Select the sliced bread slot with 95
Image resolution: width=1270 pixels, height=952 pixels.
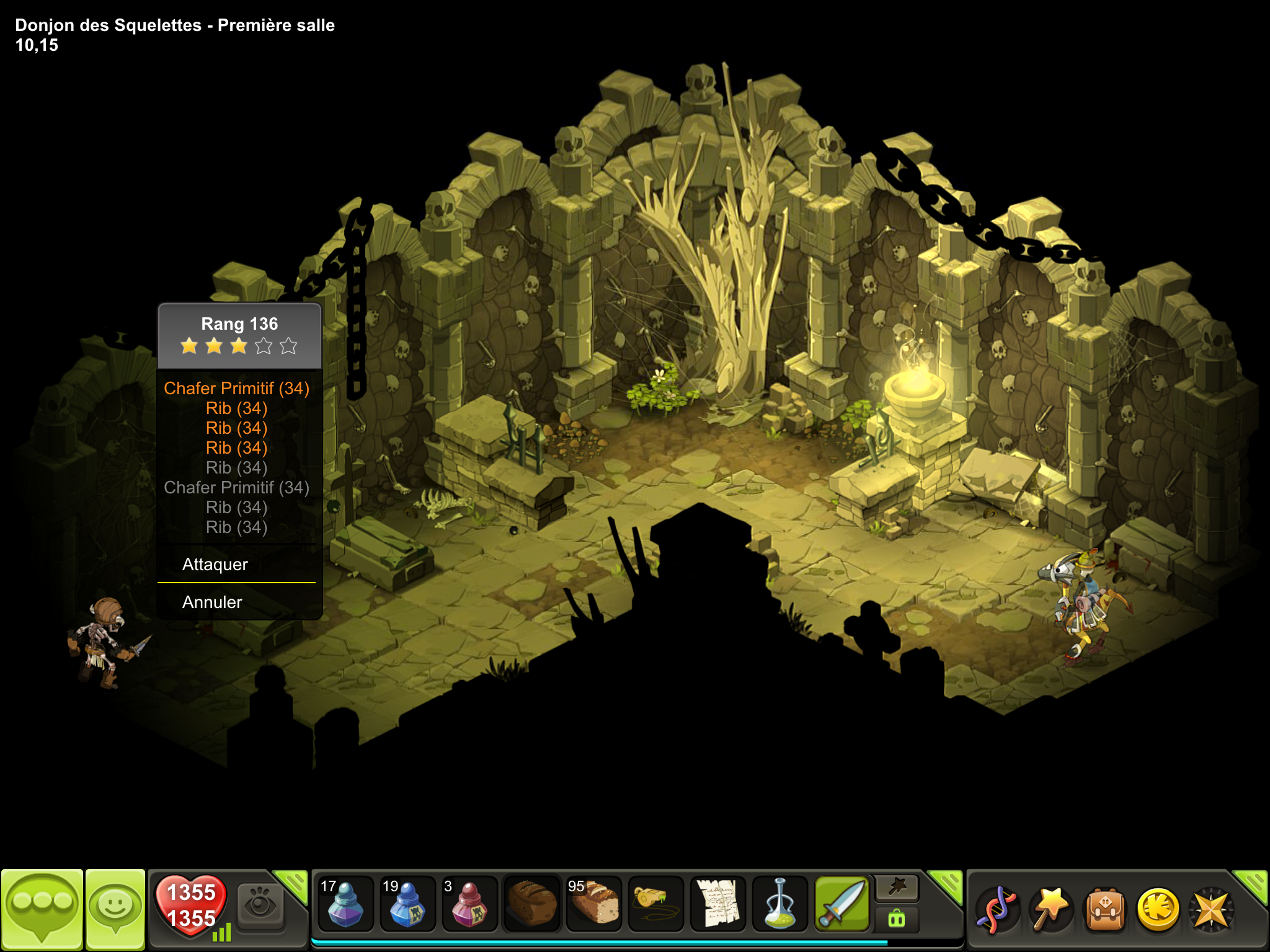[x=593, y=904]
